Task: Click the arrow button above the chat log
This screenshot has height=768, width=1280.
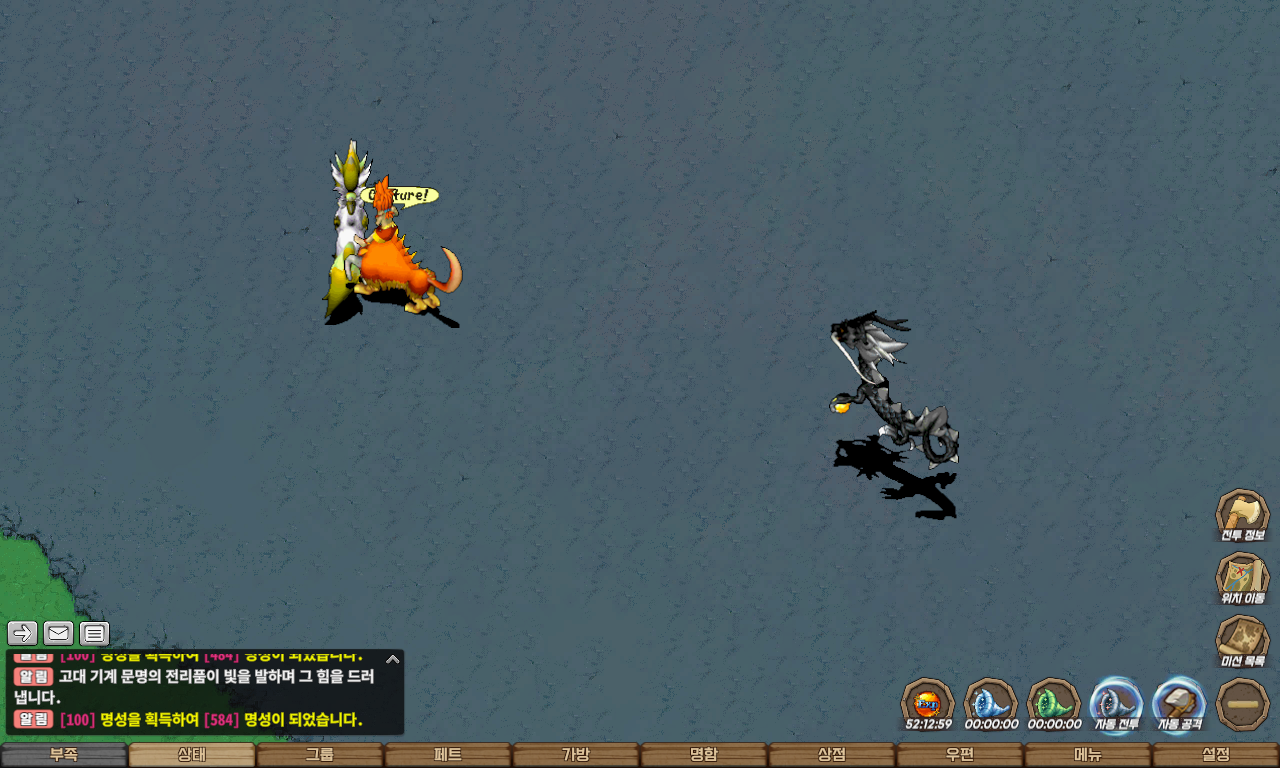Action: point(23,633)
